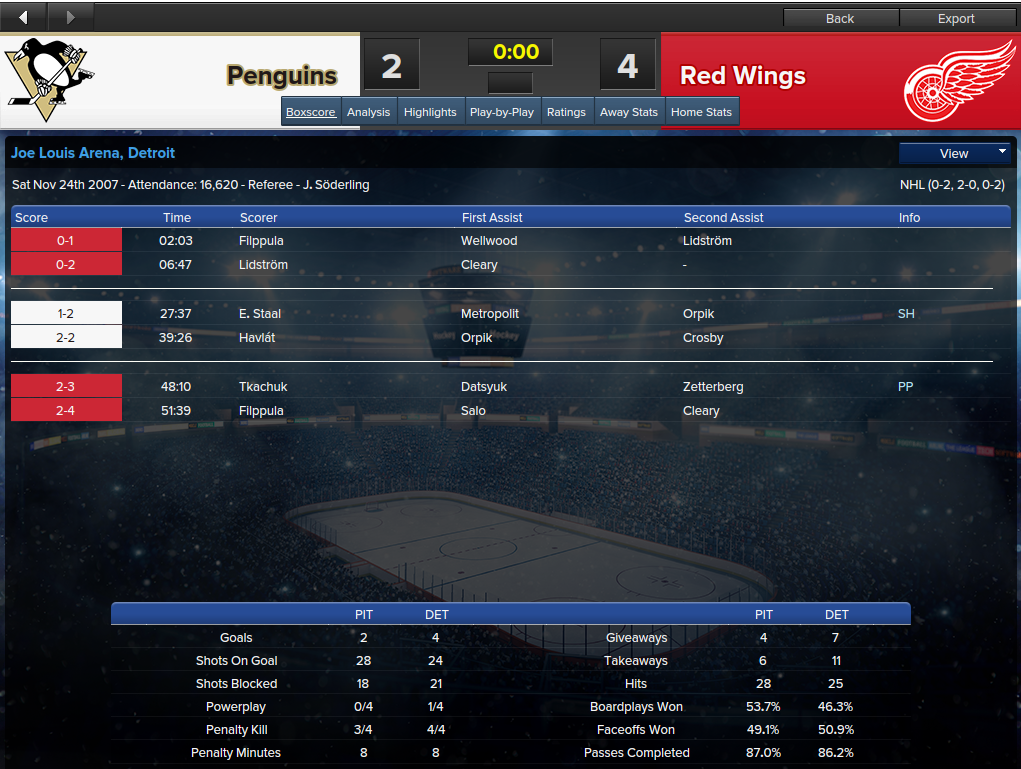Click Zetterberg in the Second Assist column

713,387
